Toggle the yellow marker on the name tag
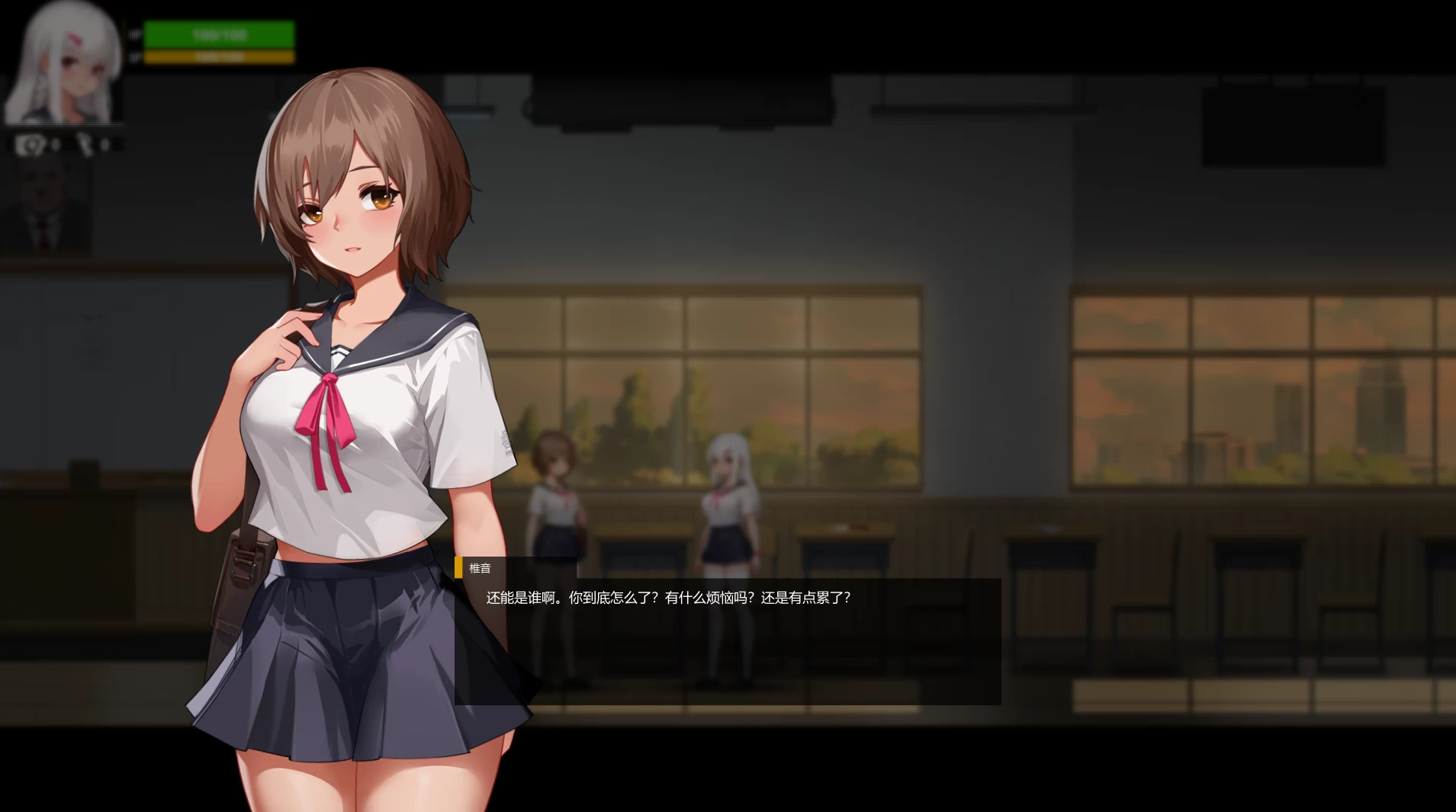 pos(458,568)
